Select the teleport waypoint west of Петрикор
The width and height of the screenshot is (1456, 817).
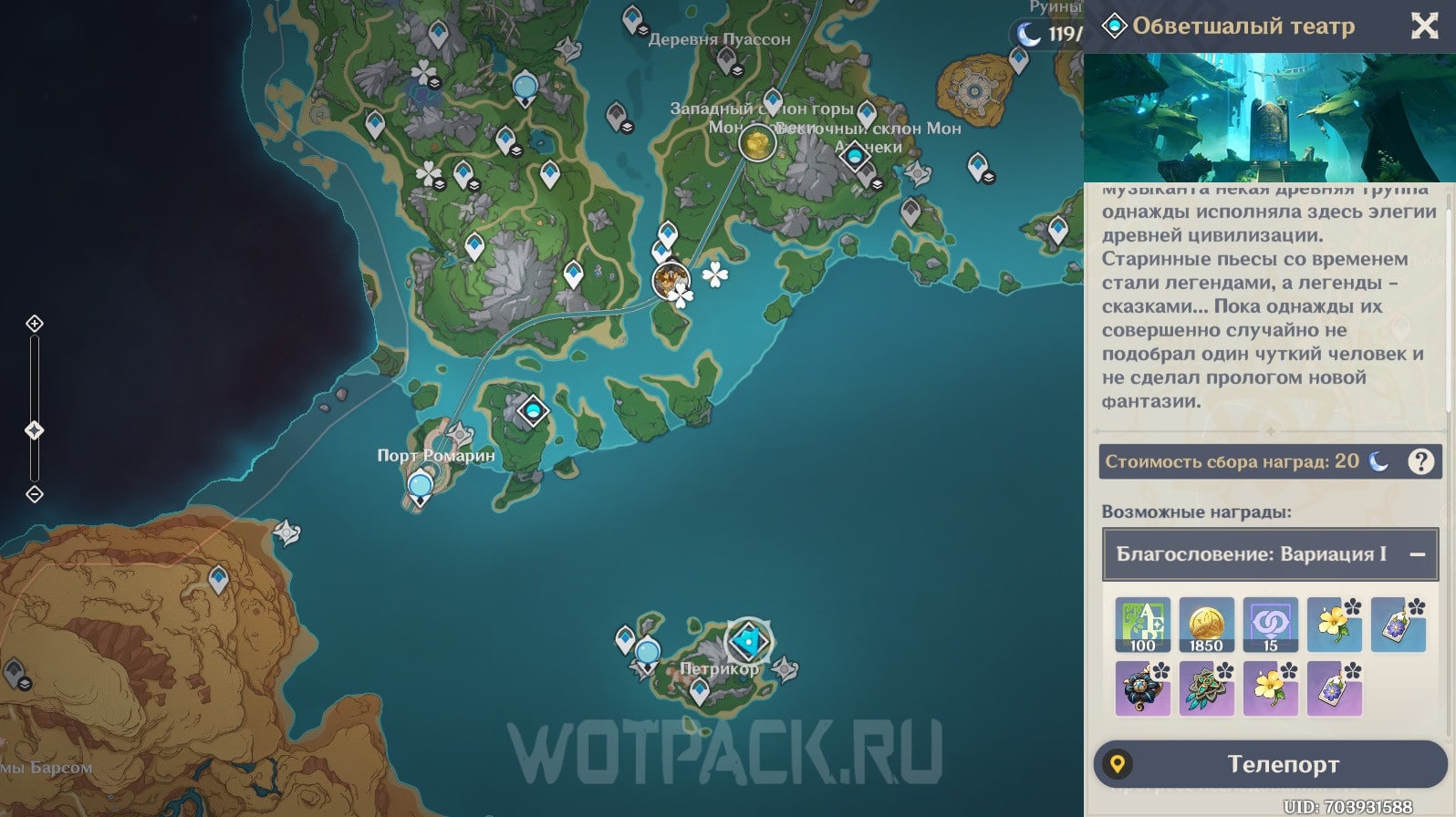(648, 654)
